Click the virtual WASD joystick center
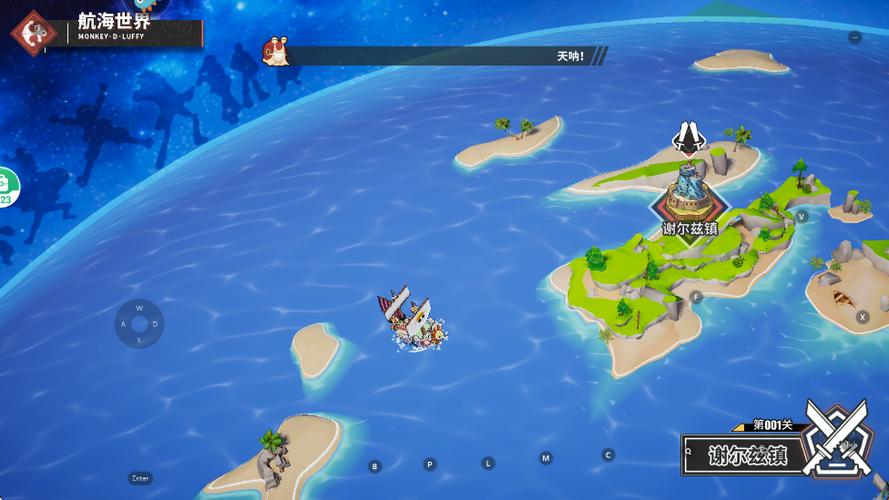The height and width of the screenshot is (500, 889). pyautogui.click(x=139, y=324)
